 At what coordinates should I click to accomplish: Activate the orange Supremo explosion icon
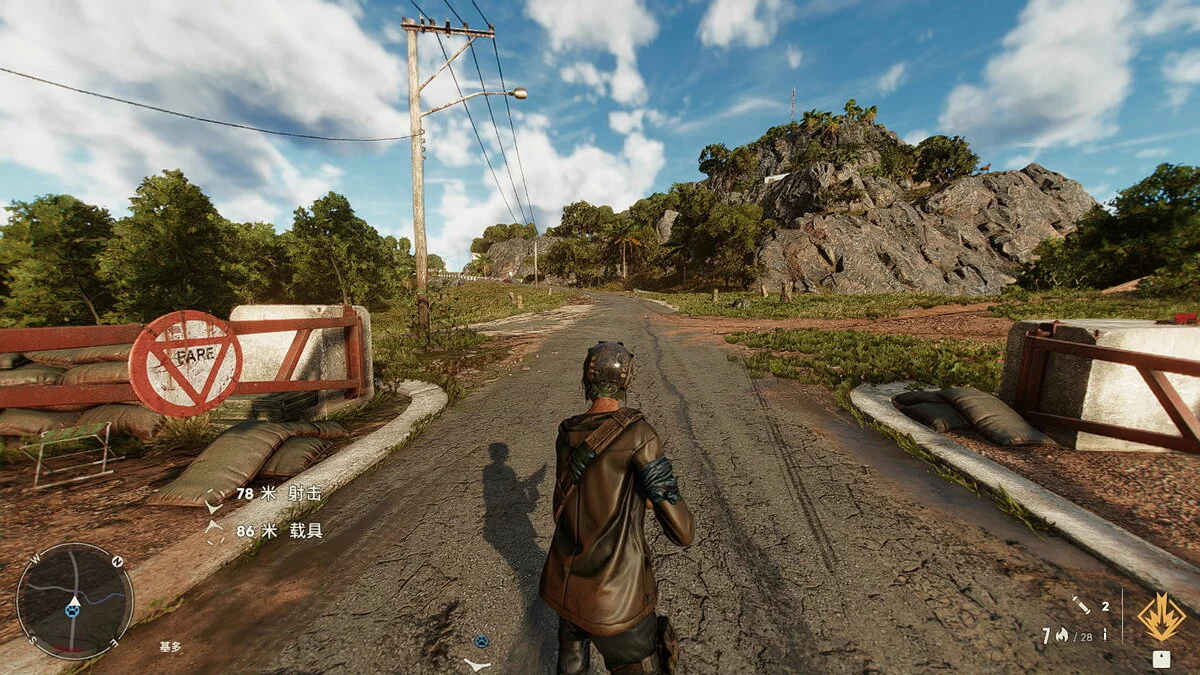tap(1161, 617)
